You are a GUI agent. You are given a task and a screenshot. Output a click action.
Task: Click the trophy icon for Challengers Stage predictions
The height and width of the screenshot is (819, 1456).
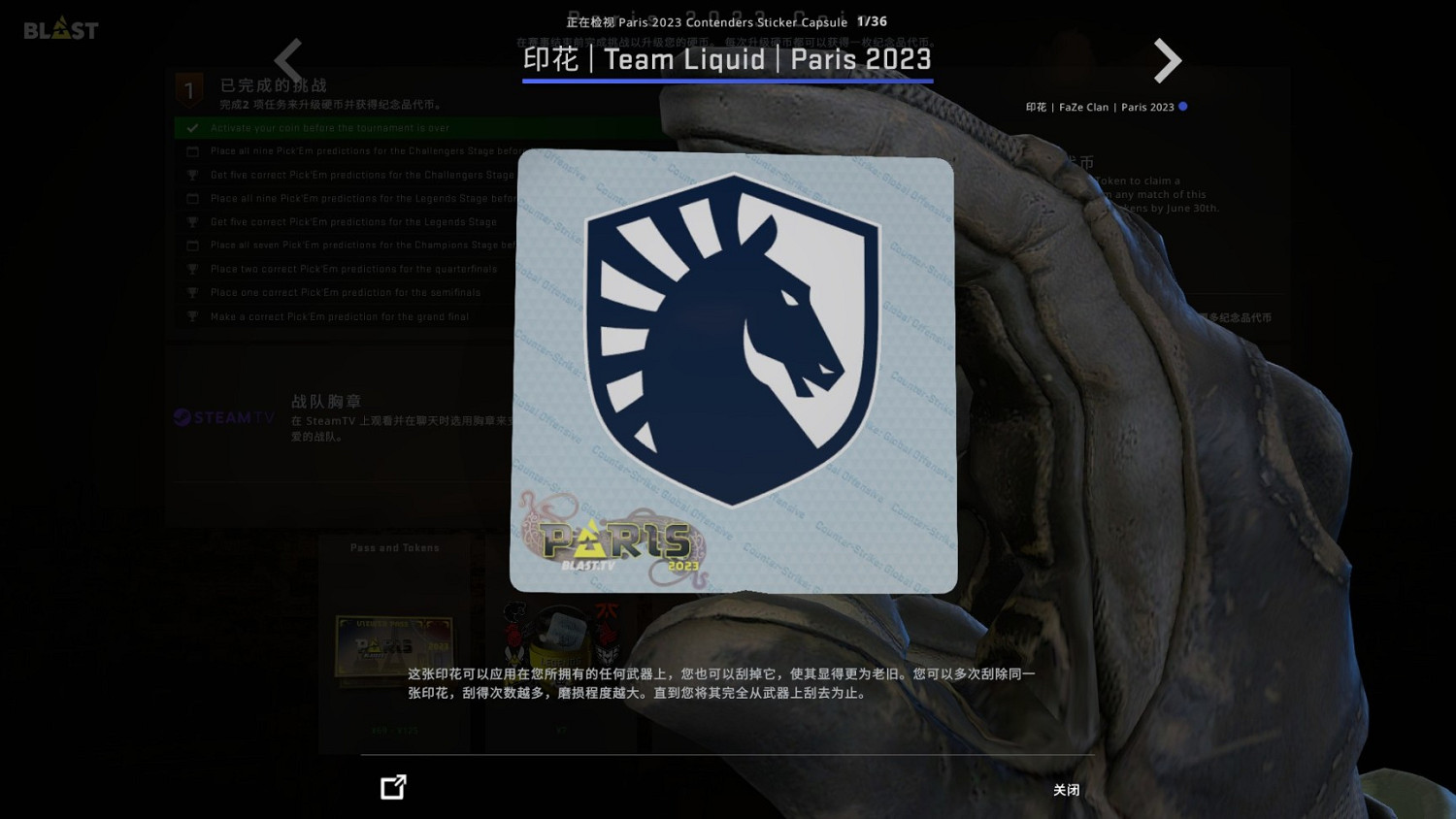click(x=192, y=175)
